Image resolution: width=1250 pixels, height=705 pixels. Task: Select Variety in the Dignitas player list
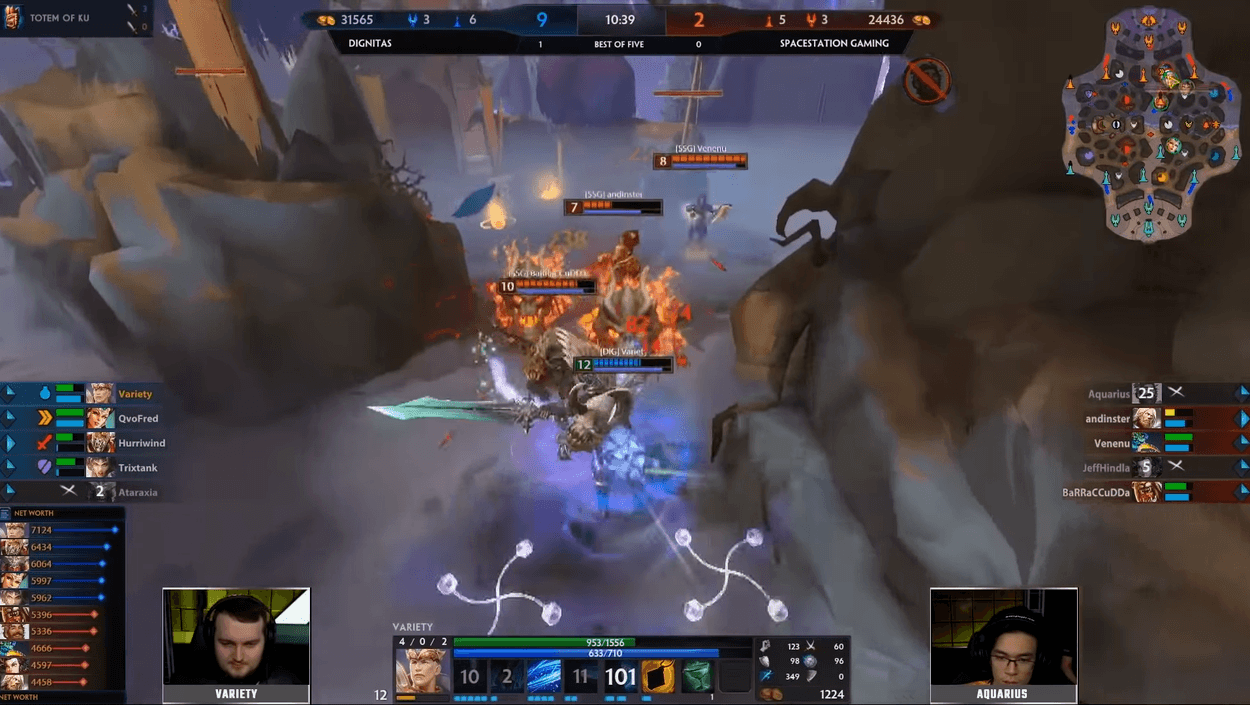coord(134,394)
